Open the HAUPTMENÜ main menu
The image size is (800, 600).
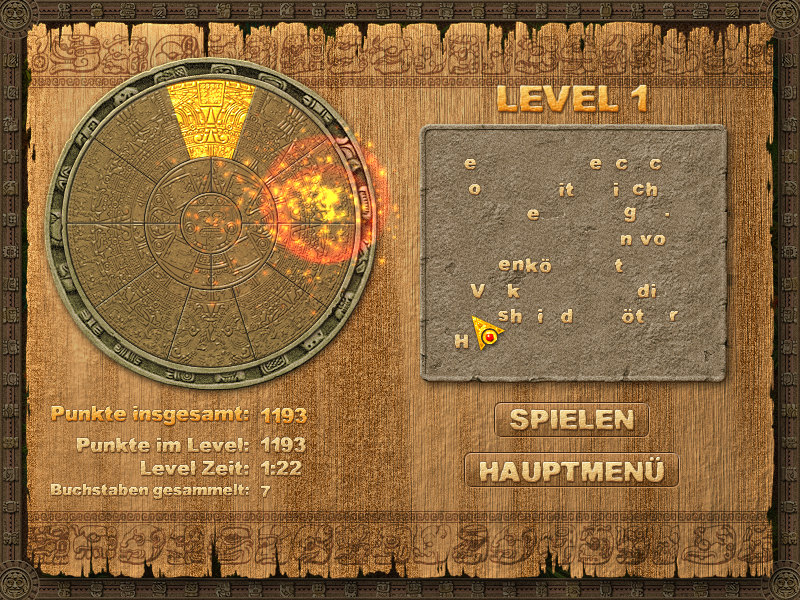point(571,470)
